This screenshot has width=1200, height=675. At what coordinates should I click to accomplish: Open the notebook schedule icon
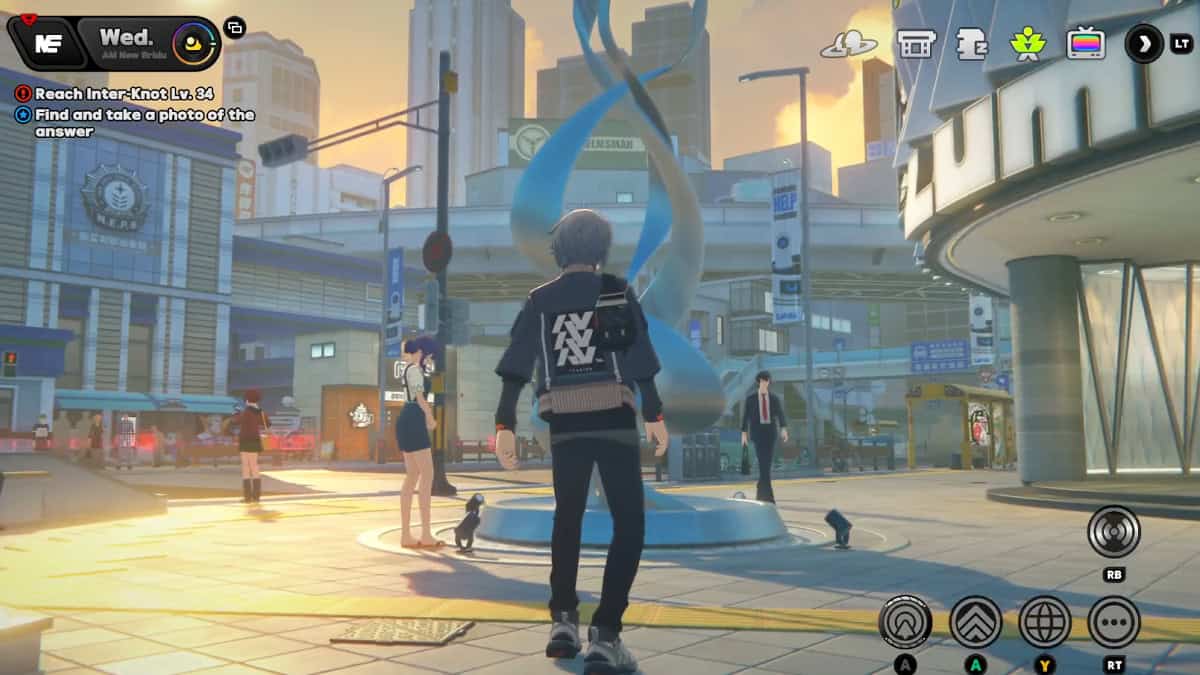971,44
